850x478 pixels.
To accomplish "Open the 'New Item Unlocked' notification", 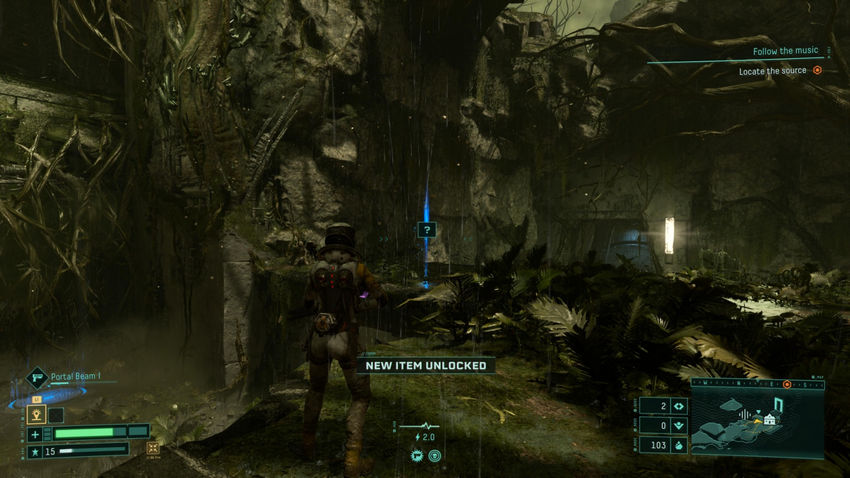I will (x=426, y=366).
